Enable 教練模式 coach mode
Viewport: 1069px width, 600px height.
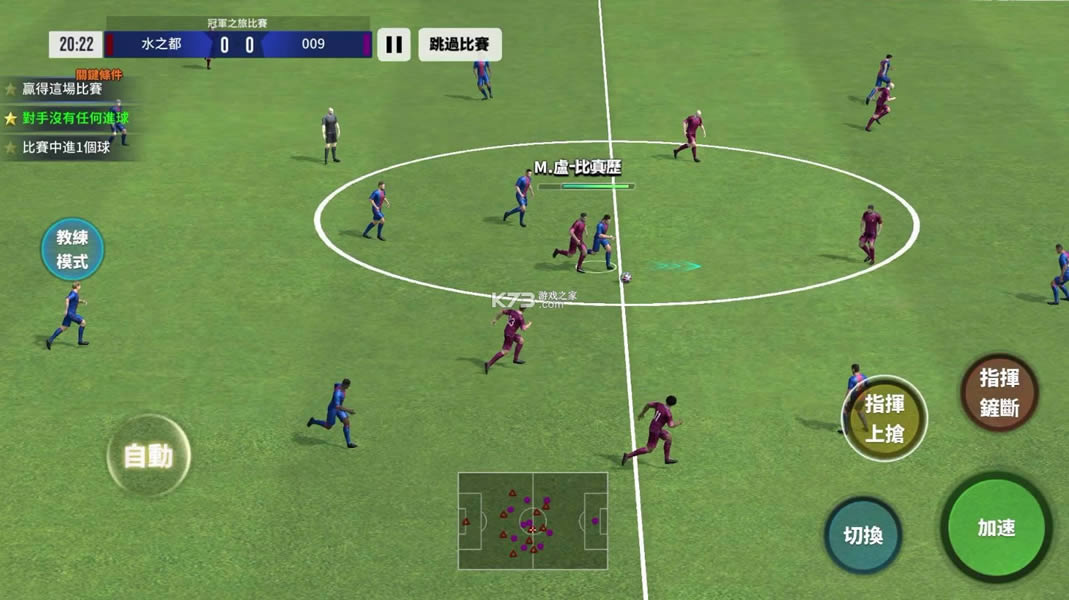(x=72, y=250)
